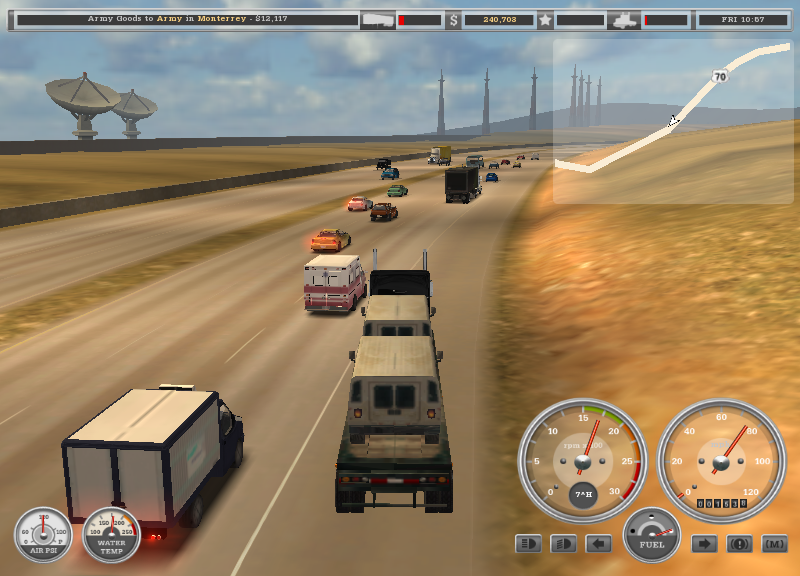Activate the left turn signal arrow
This screenshot has width=800, height=576.
pos(598,544)
